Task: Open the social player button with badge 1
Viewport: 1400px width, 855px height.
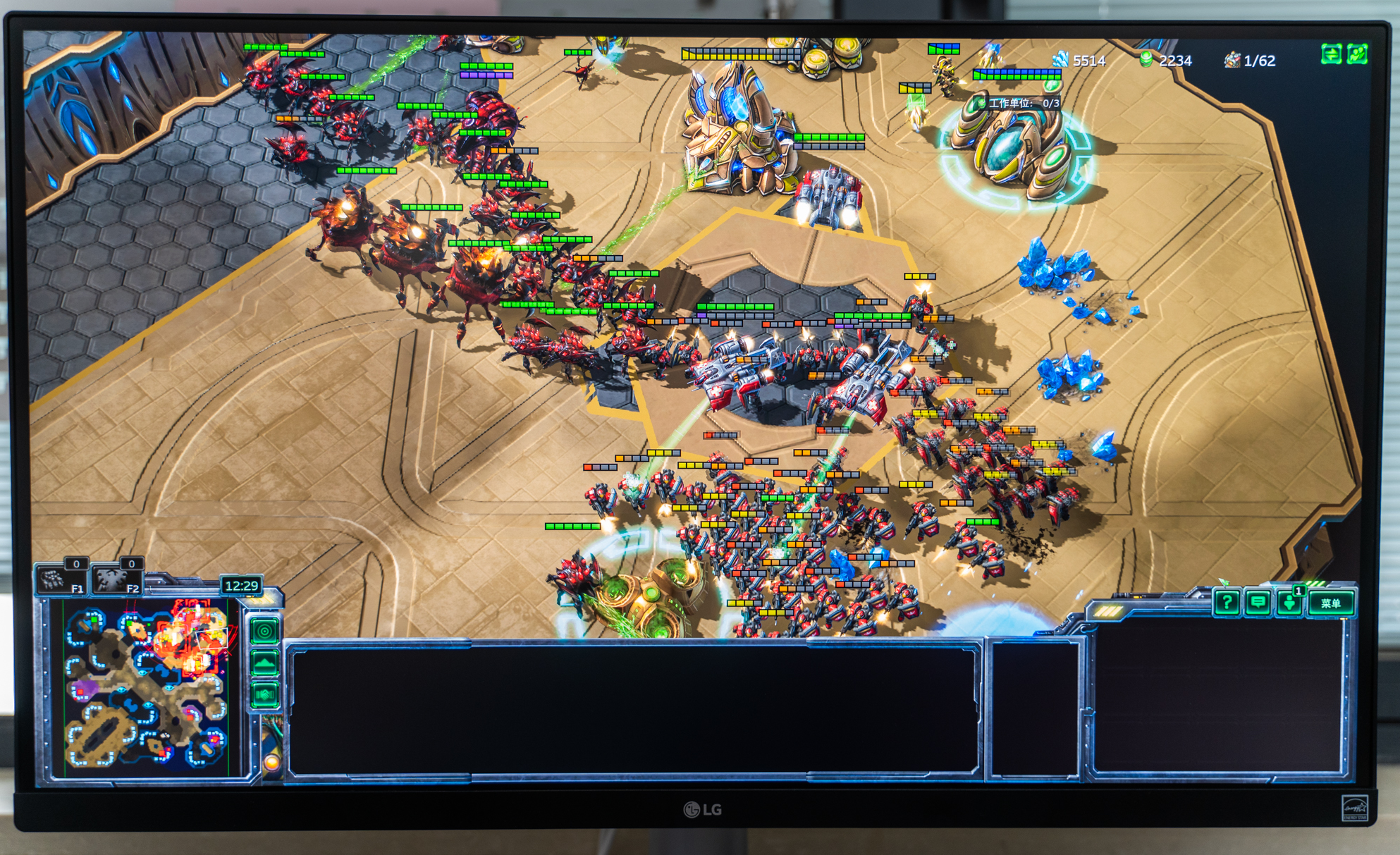Action: [1290, 603]
